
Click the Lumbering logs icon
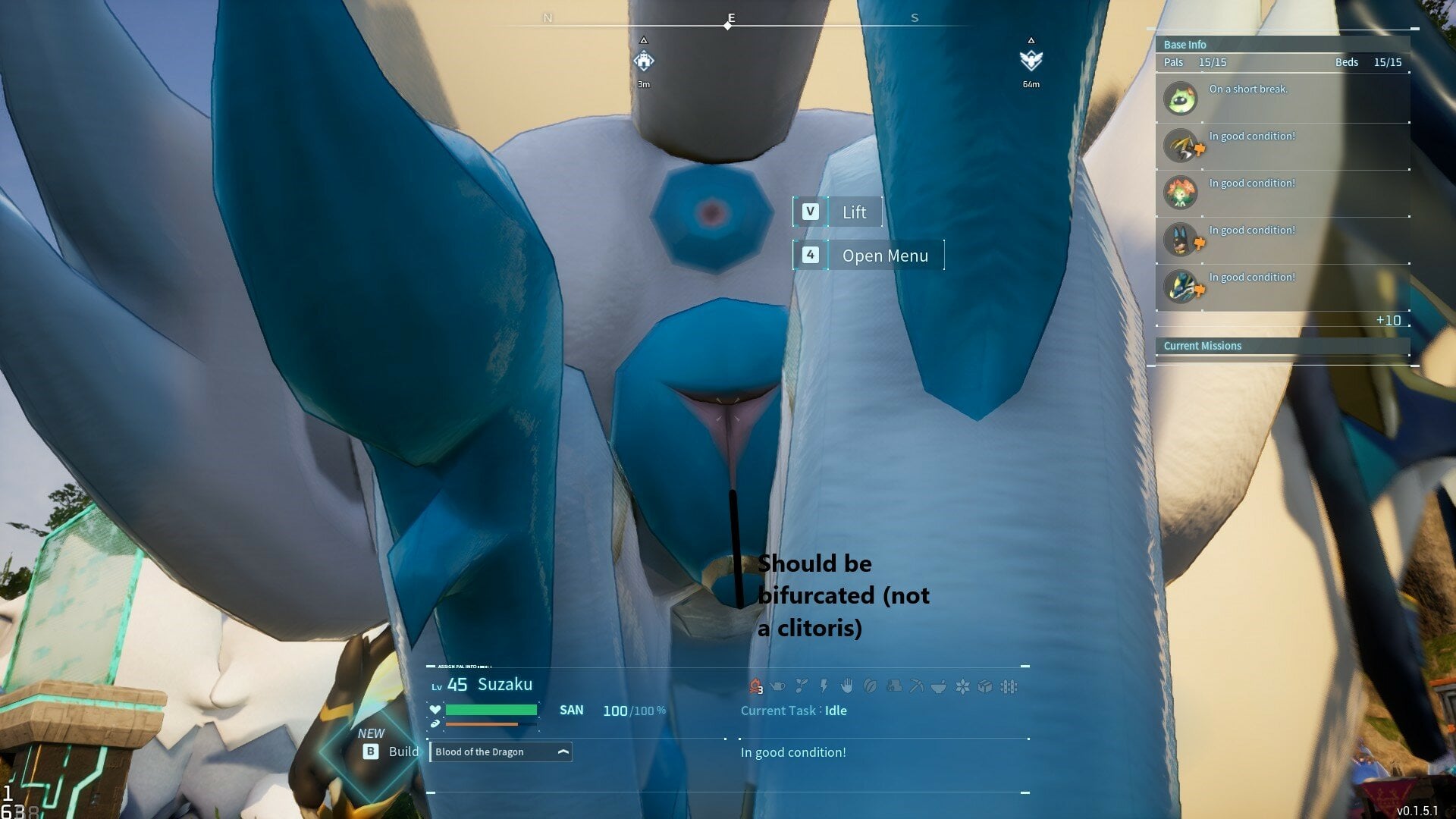click(893, 686)
